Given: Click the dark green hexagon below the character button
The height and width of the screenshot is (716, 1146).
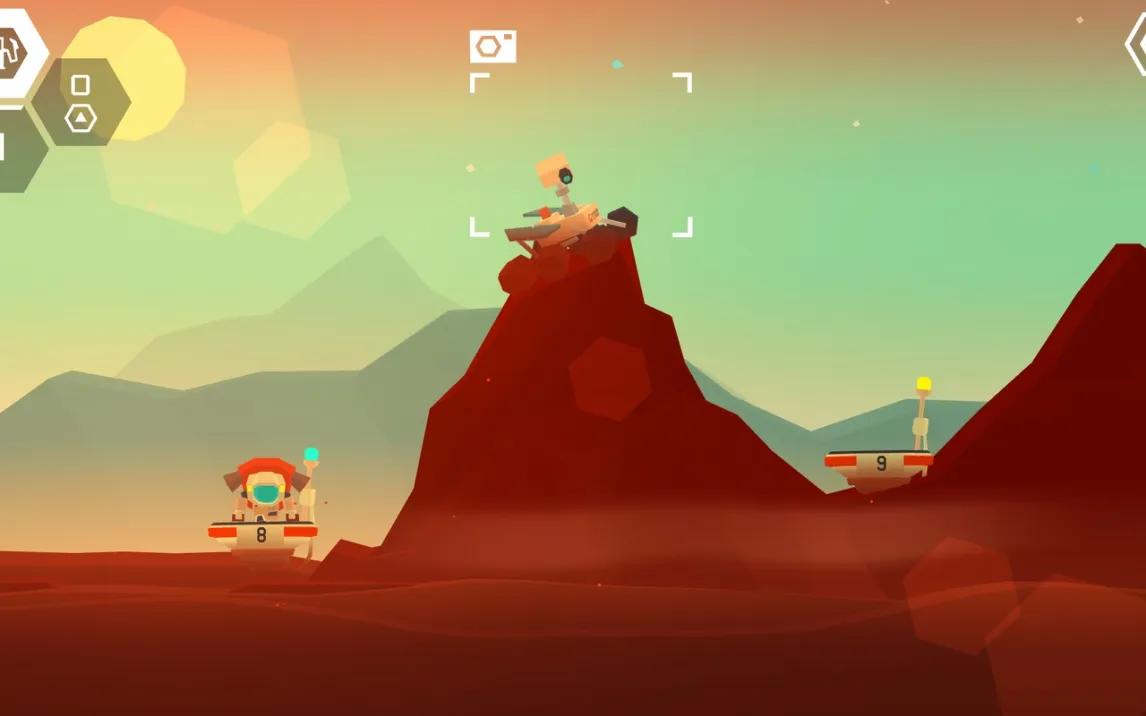Looking at the screenshot, I should click(x=16, y=149).
